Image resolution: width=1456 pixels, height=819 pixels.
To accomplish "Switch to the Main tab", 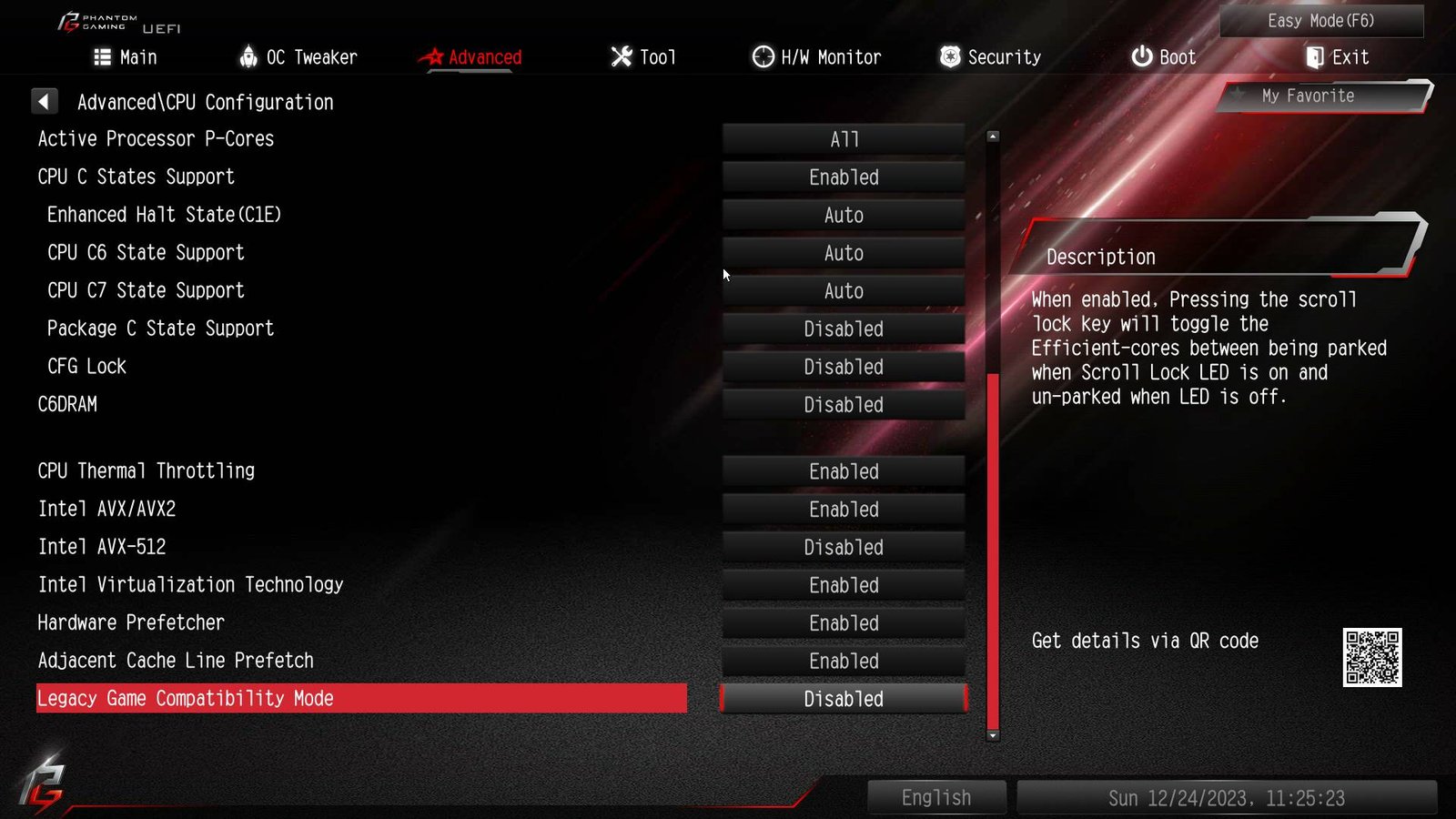I will 126,57.
